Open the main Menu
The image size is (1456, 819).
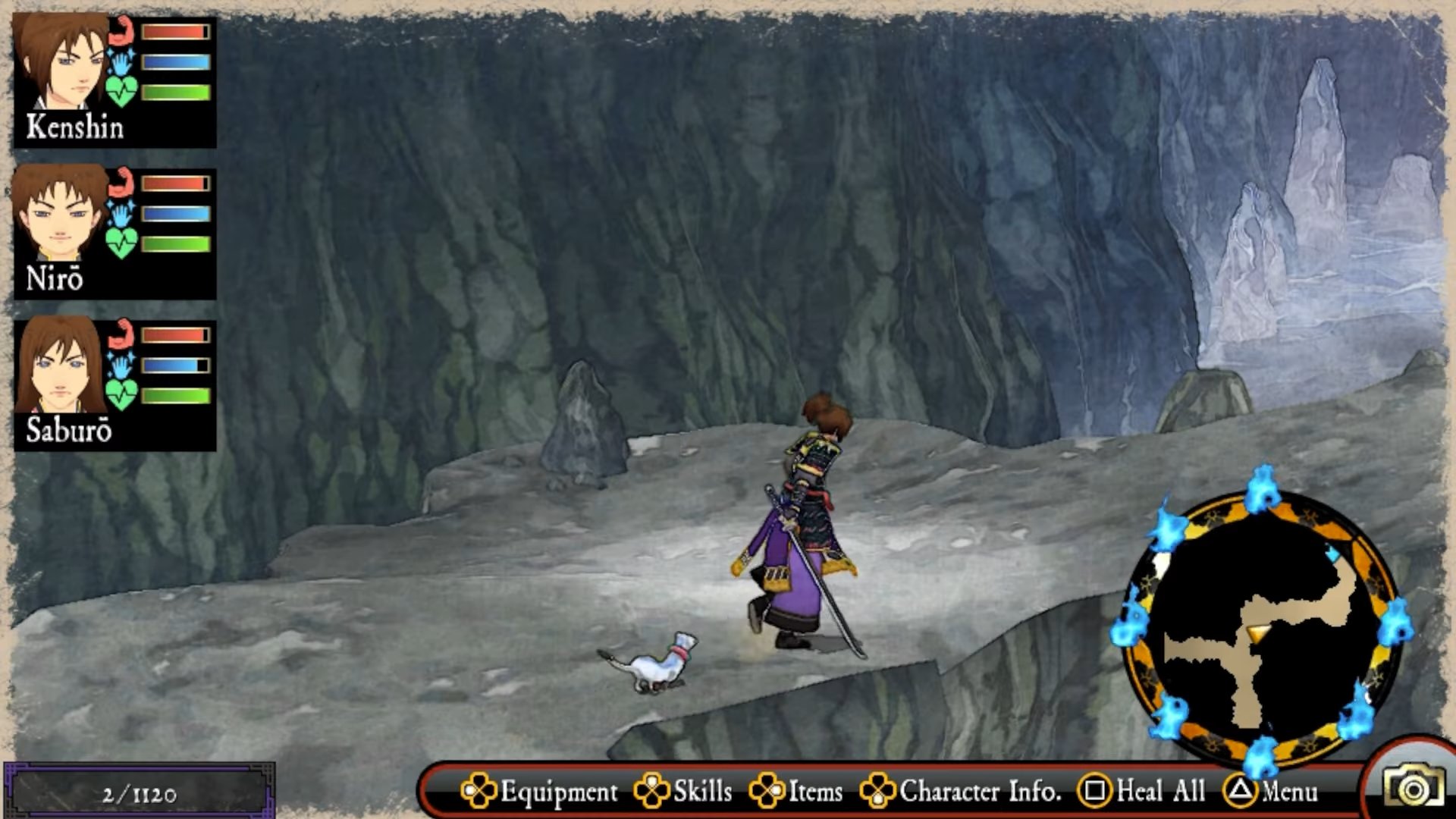click(x=1272, y=791)
